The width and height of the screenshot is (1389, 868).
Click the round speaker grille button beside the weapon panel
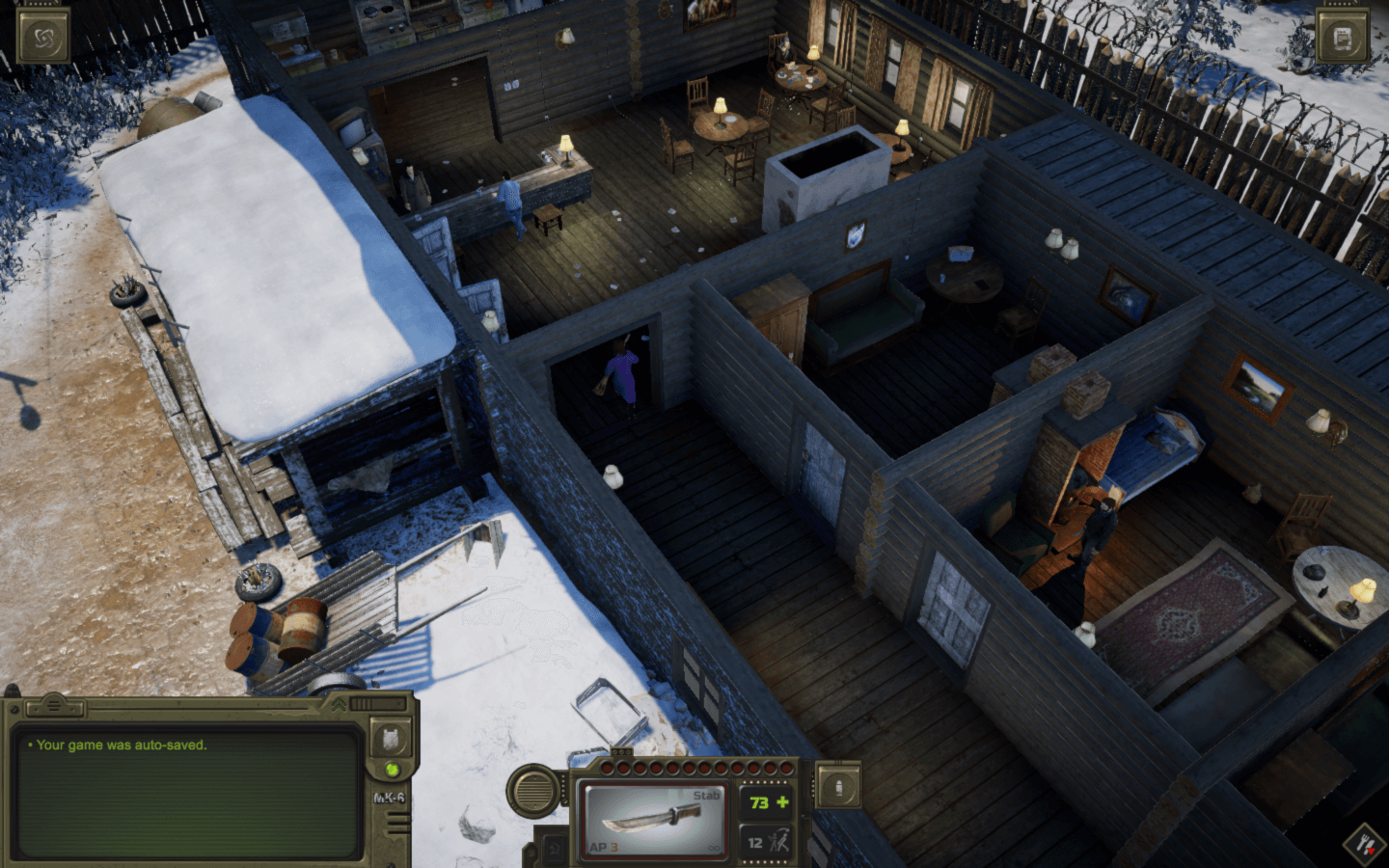[531, 791]
